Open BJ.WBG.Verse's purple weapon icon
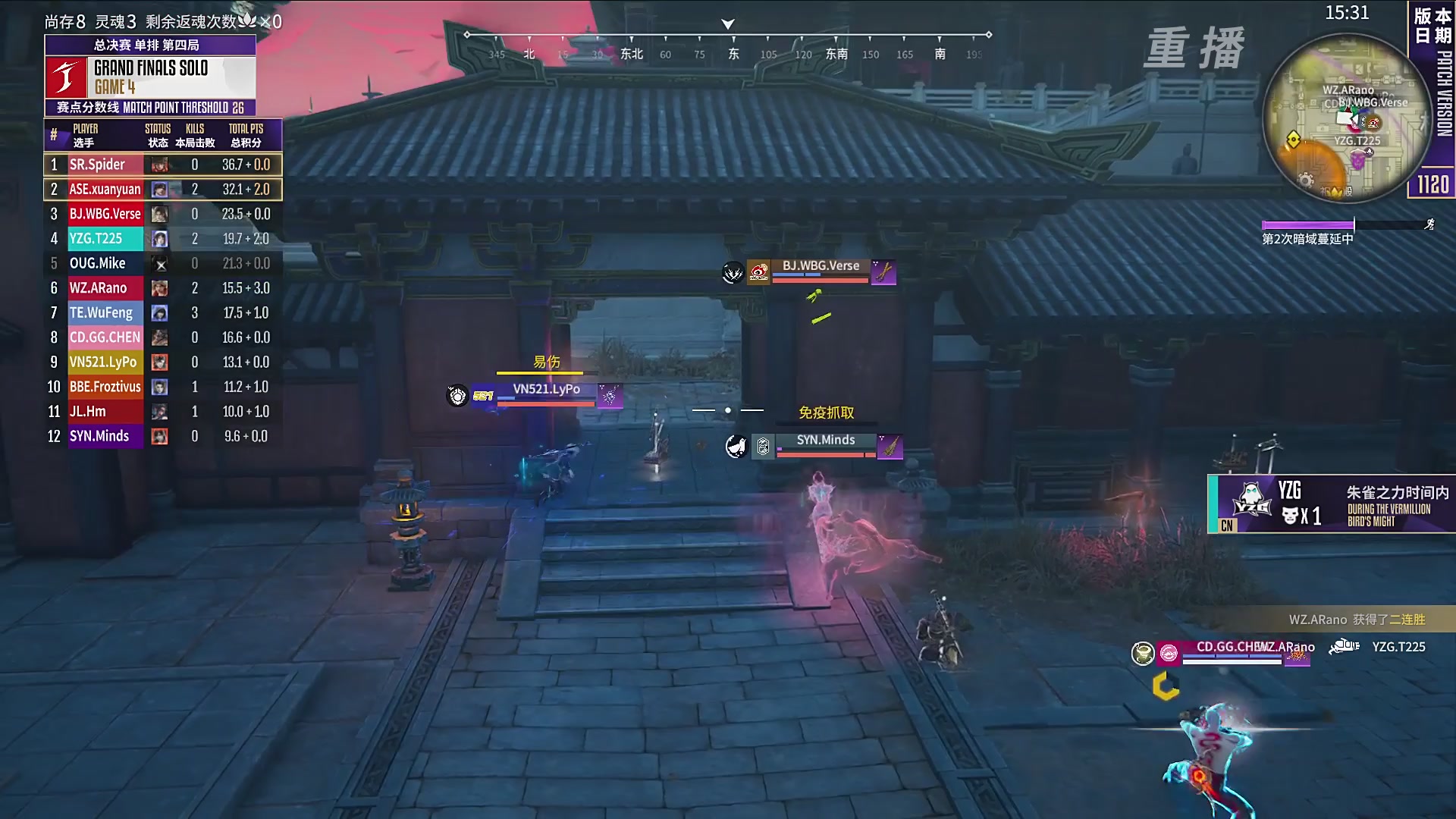Screen dimensions: 1456x819 coord(883,271)
